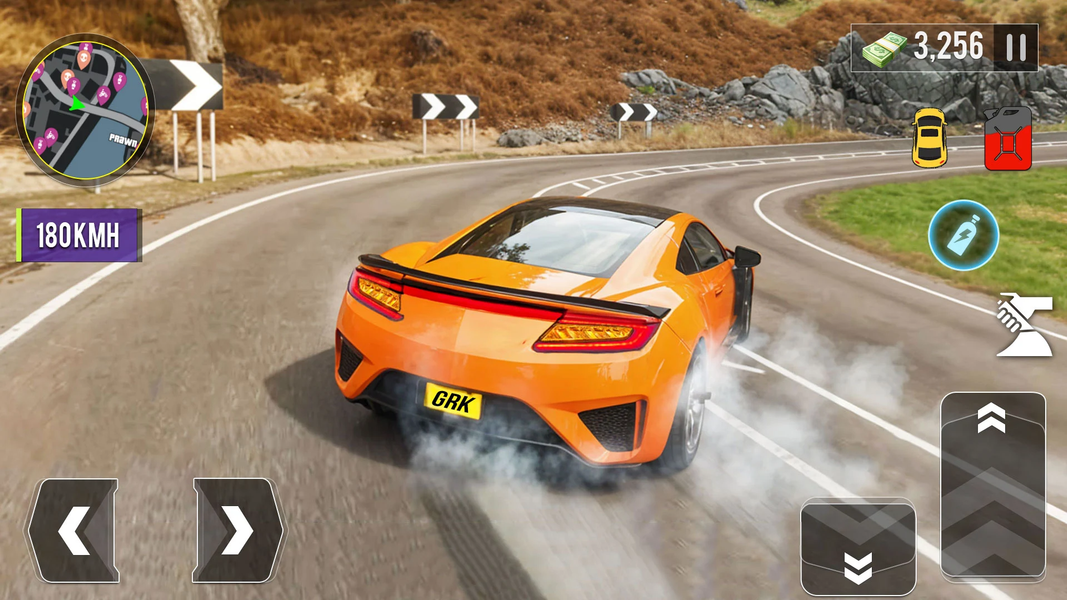
Task: Steer right with the right arrow button
Action: click(238, 531)
